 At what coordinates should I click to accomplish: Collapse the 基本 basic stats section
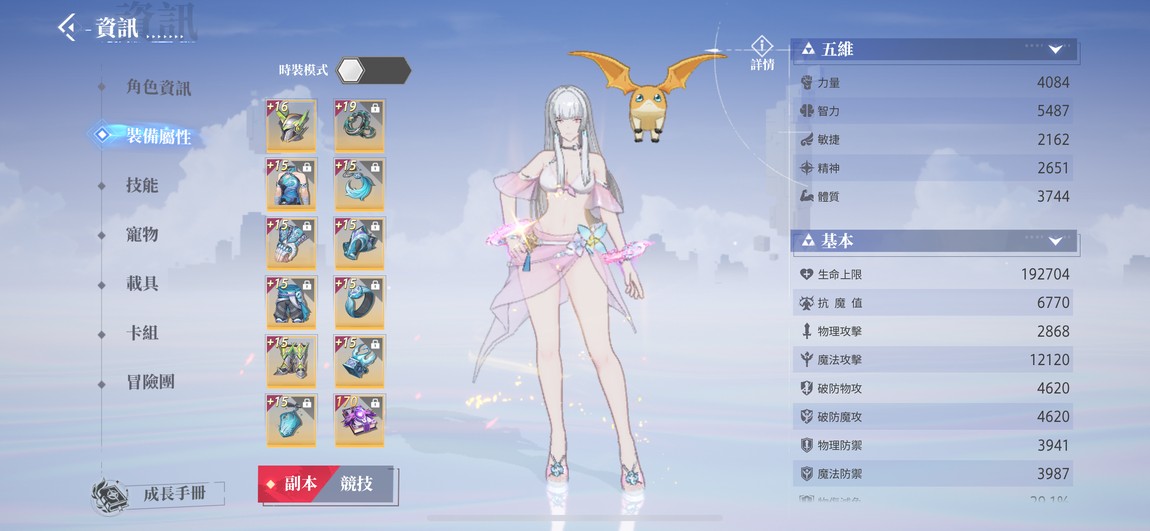click(x=1056, y=241)
